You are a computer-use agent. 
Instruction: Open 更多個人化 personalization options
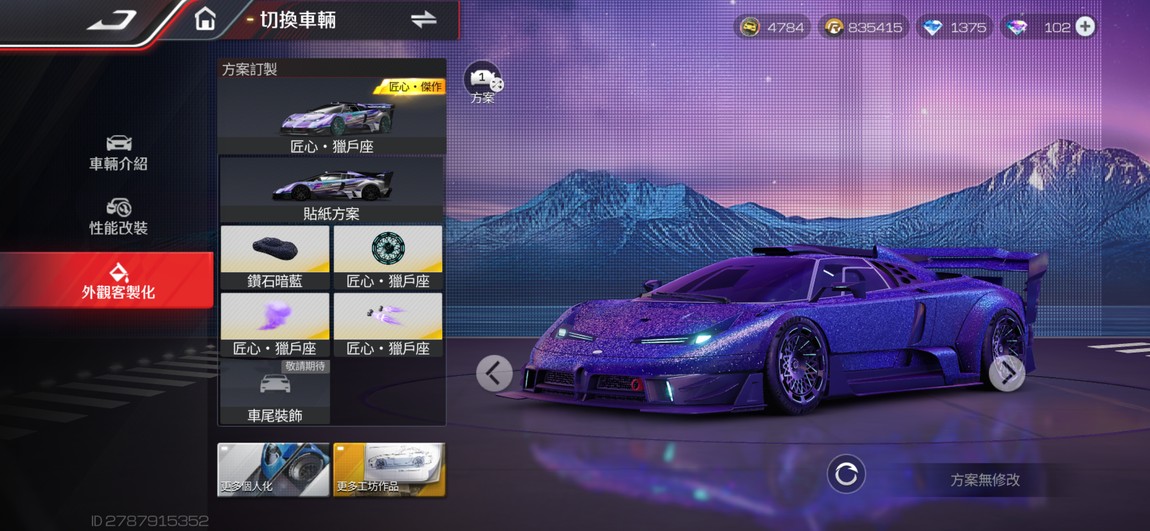(273, 470)
